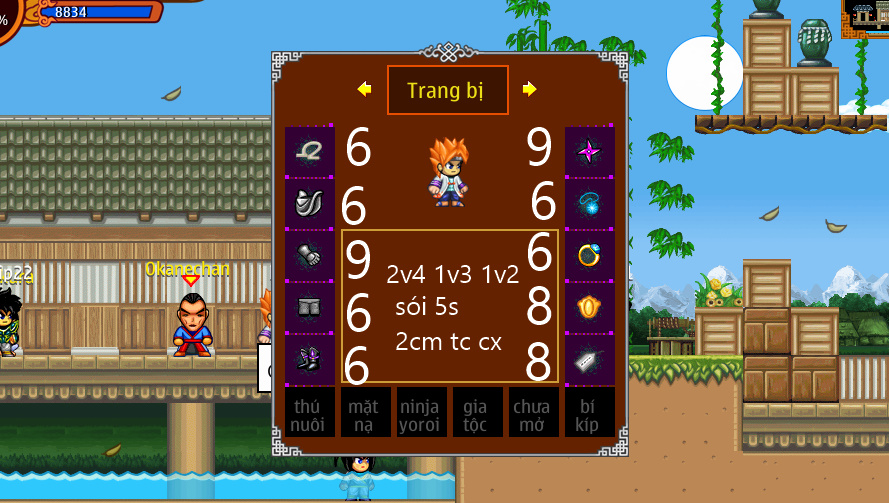Select the golden pendant equipment slot
Viewport: 889px width, 503px height.
click(588, 308)
